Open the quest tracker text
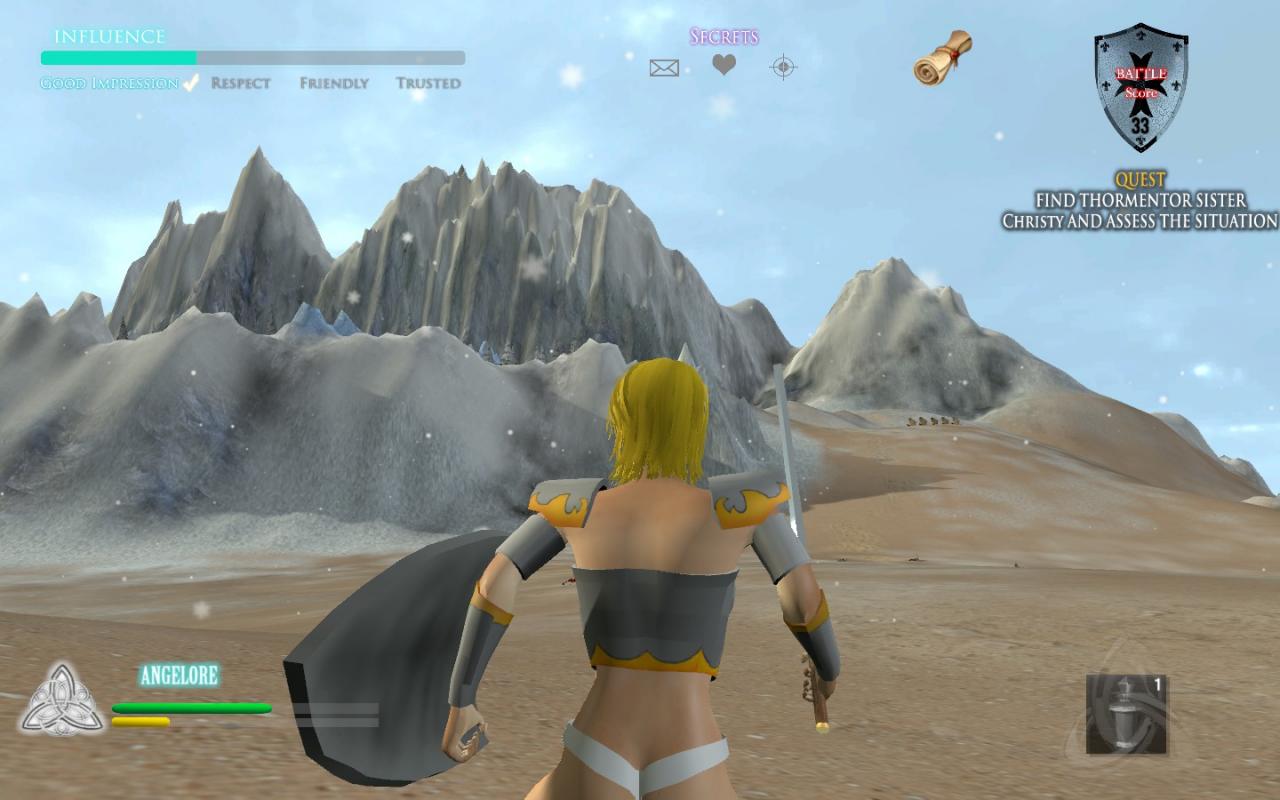This screenshot has height=800, width=1280. pyautogui.click(x=1140, y=201)
